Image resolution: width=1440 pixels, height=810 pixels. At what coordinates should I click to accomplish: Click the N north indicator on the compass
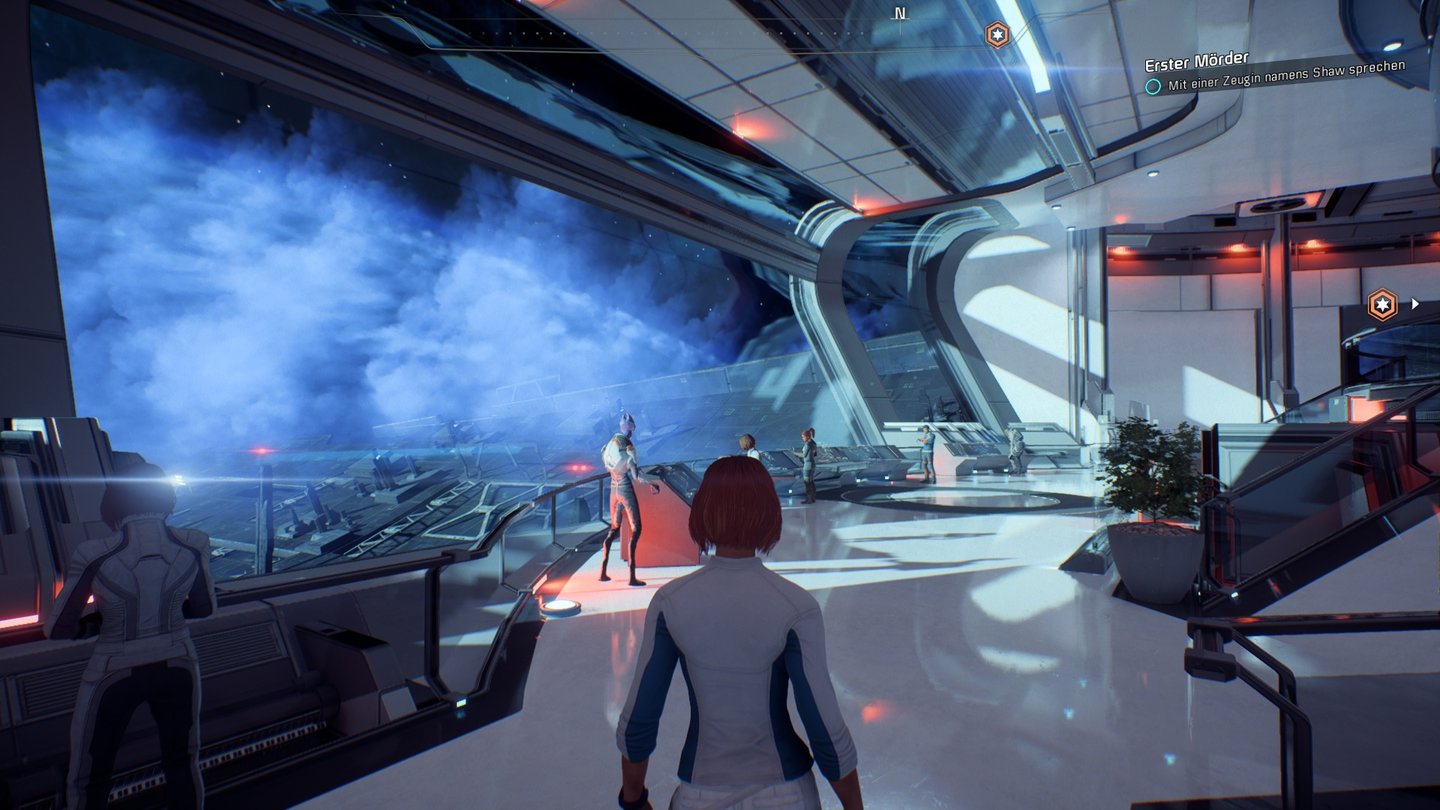click(x=900, y=14)
